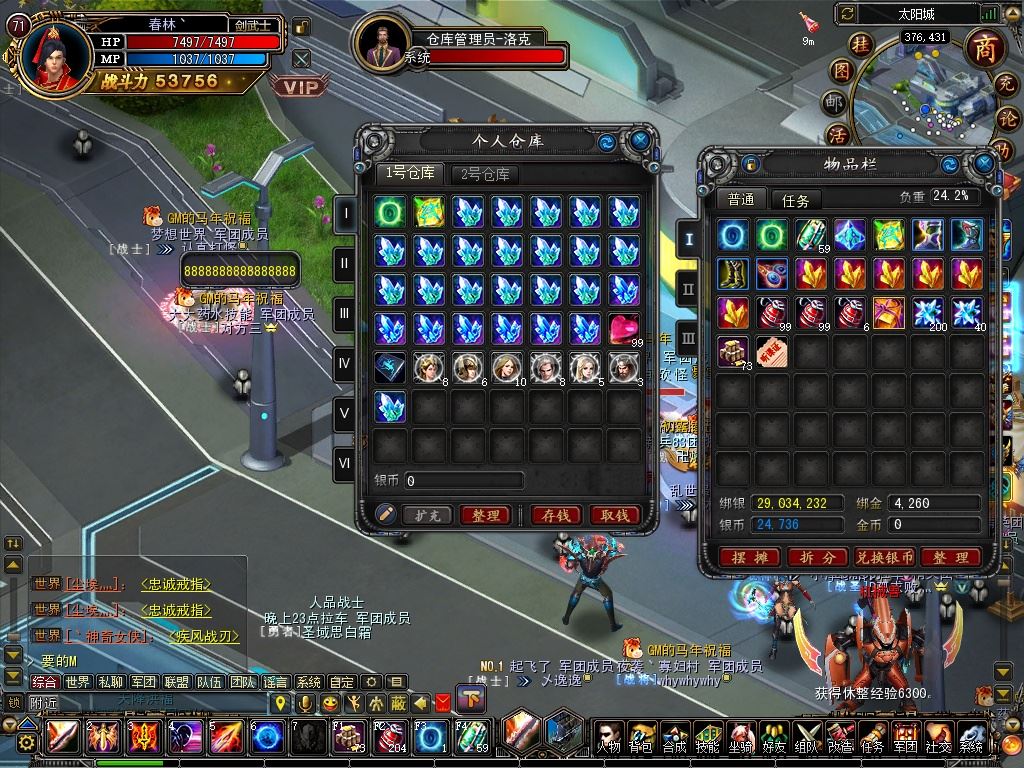Select the pink heart item in warehouse
This screenshot has height=768, width=1024.
coord(624,328)
